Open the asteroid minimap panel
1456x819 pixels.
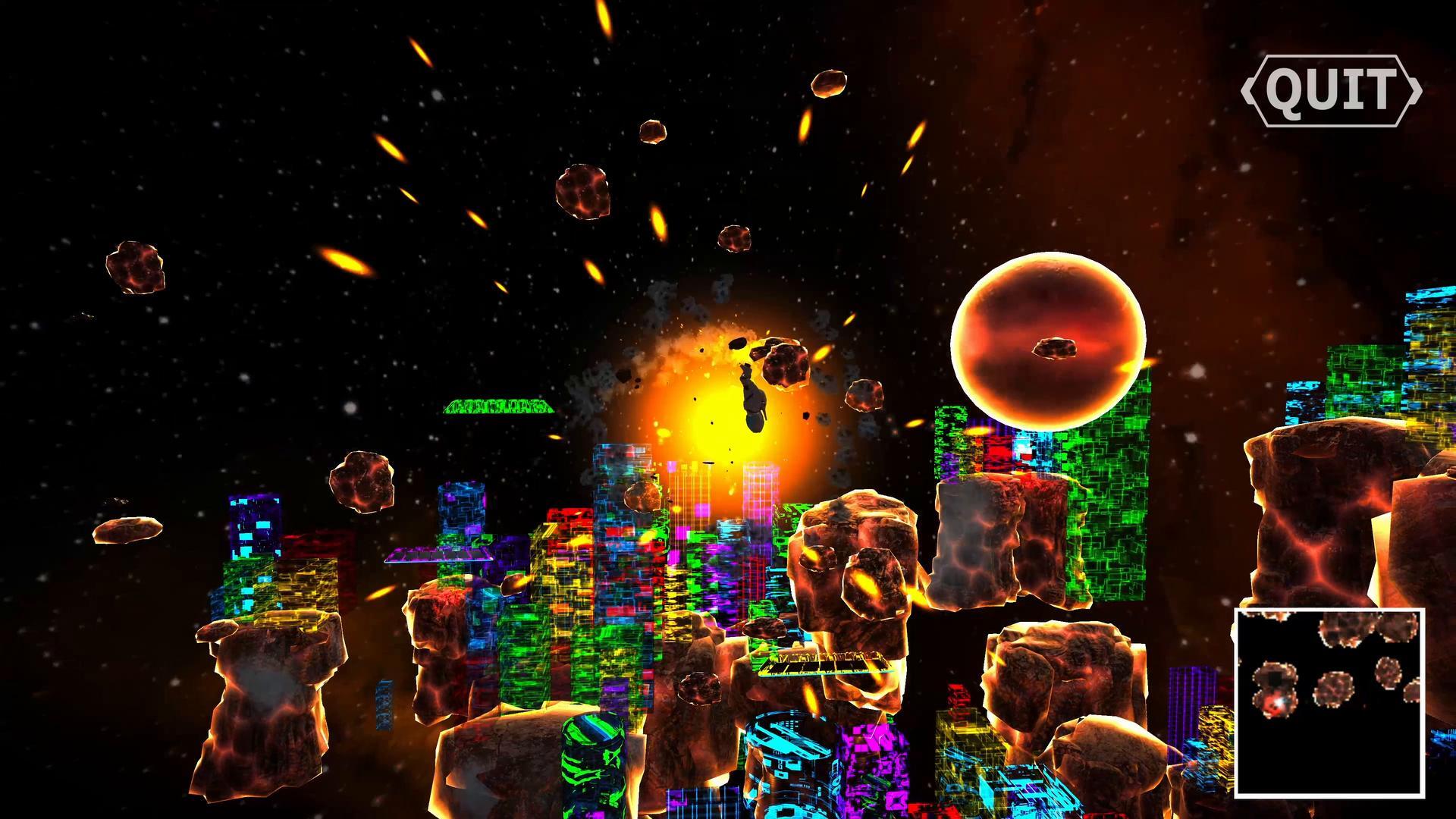tap(1329, 702)
